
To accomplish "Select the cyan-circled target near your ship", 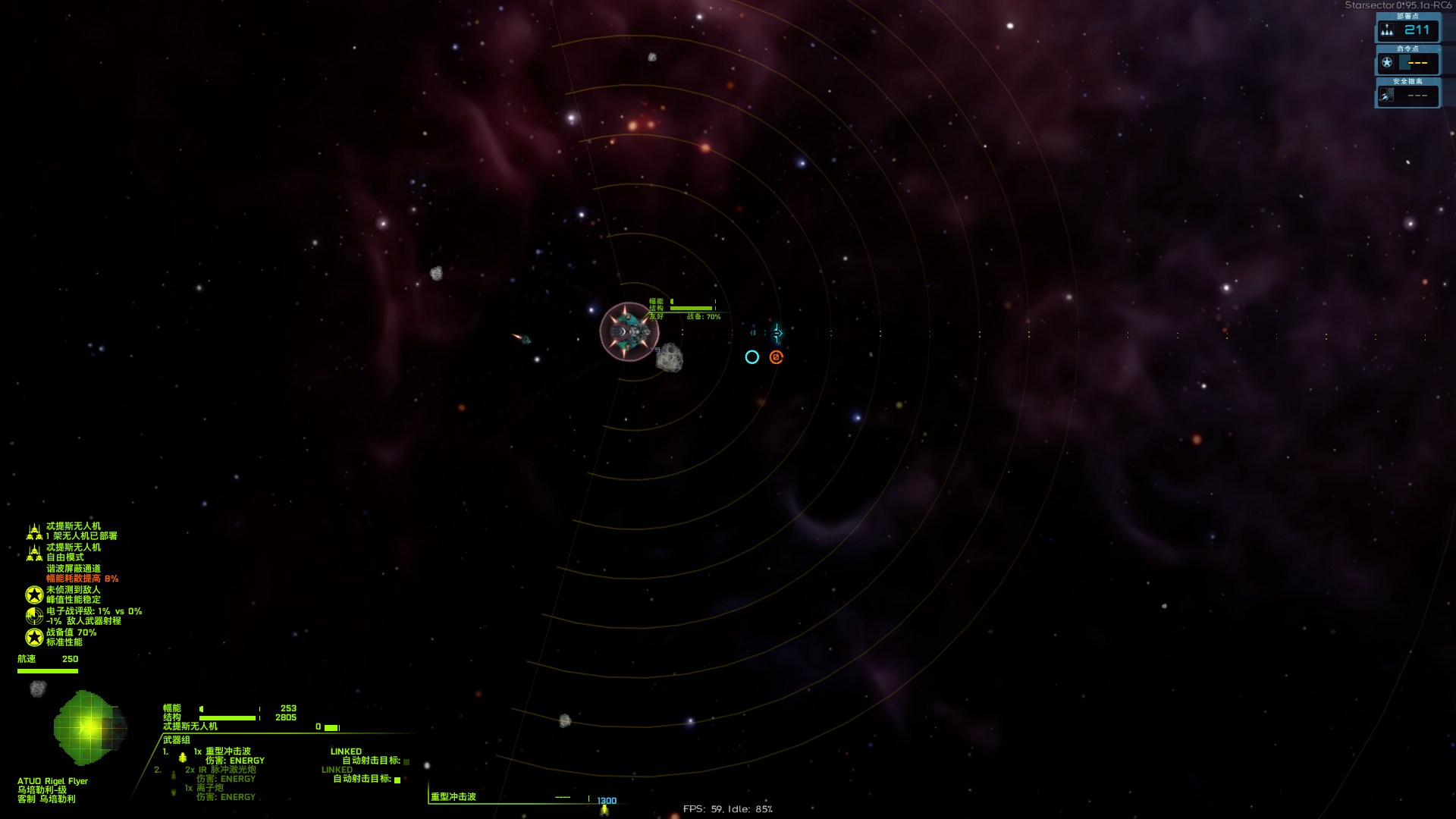I will click(x=752, y=356).
